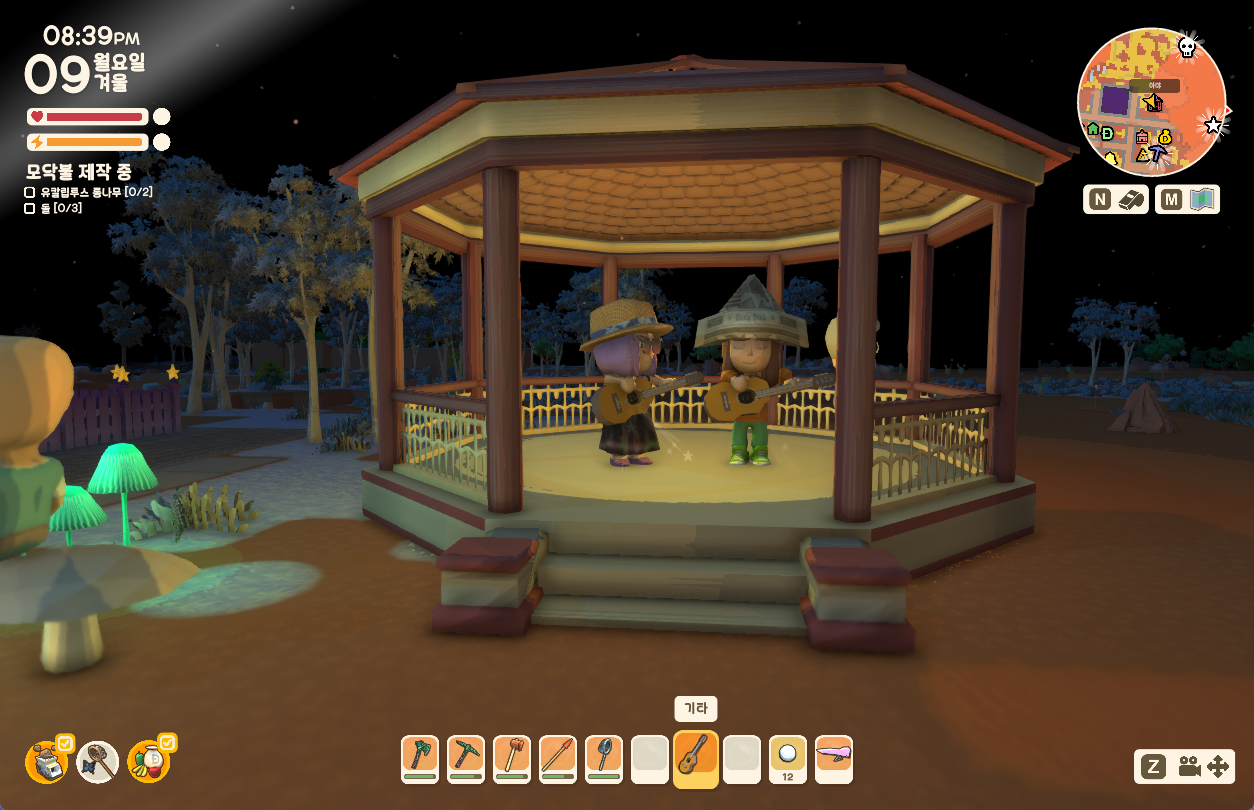Choose the hammer from the hotbar

[x=512, y=759]
